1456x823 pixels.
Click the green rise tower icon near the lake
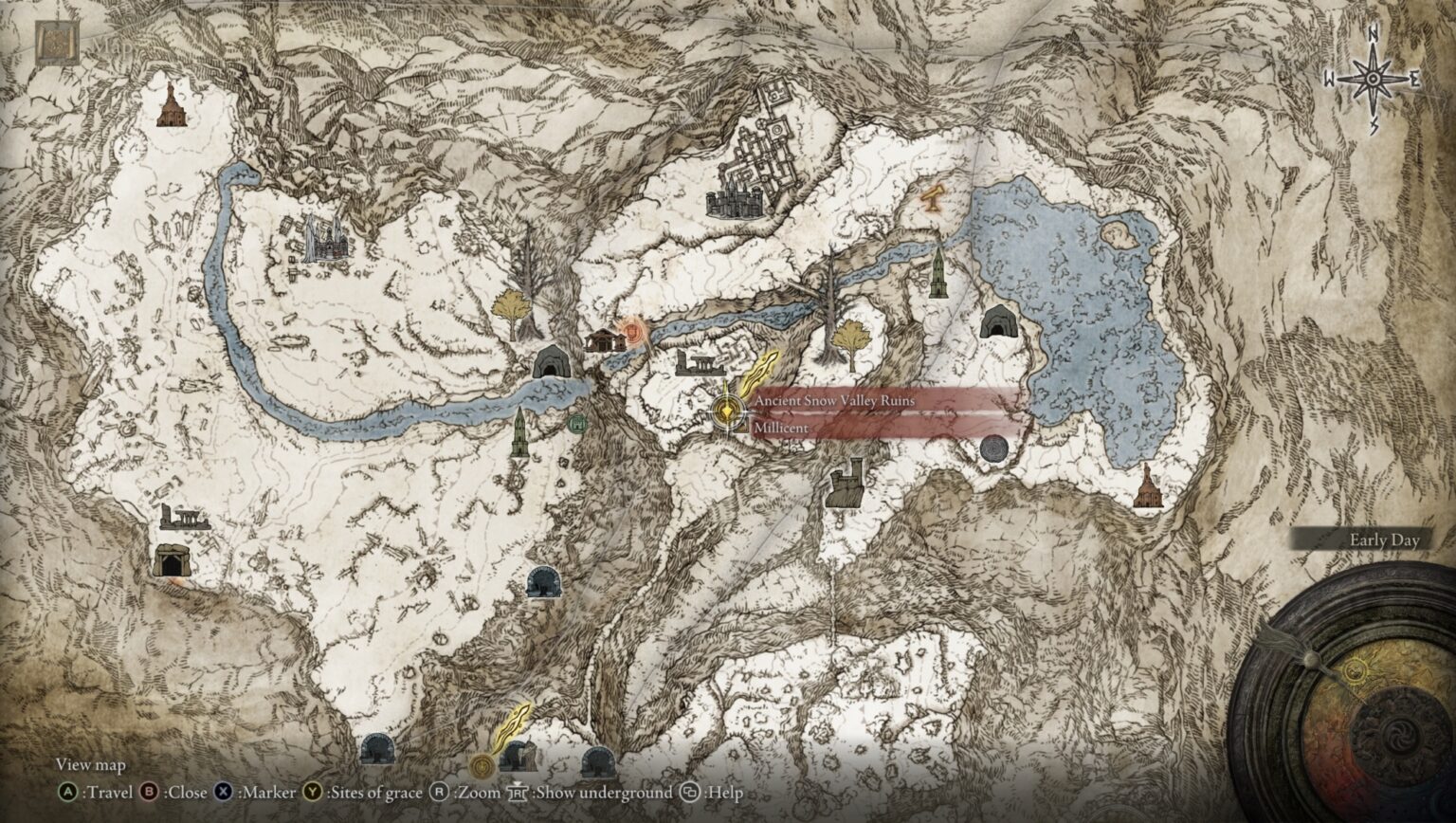[937, 275]
